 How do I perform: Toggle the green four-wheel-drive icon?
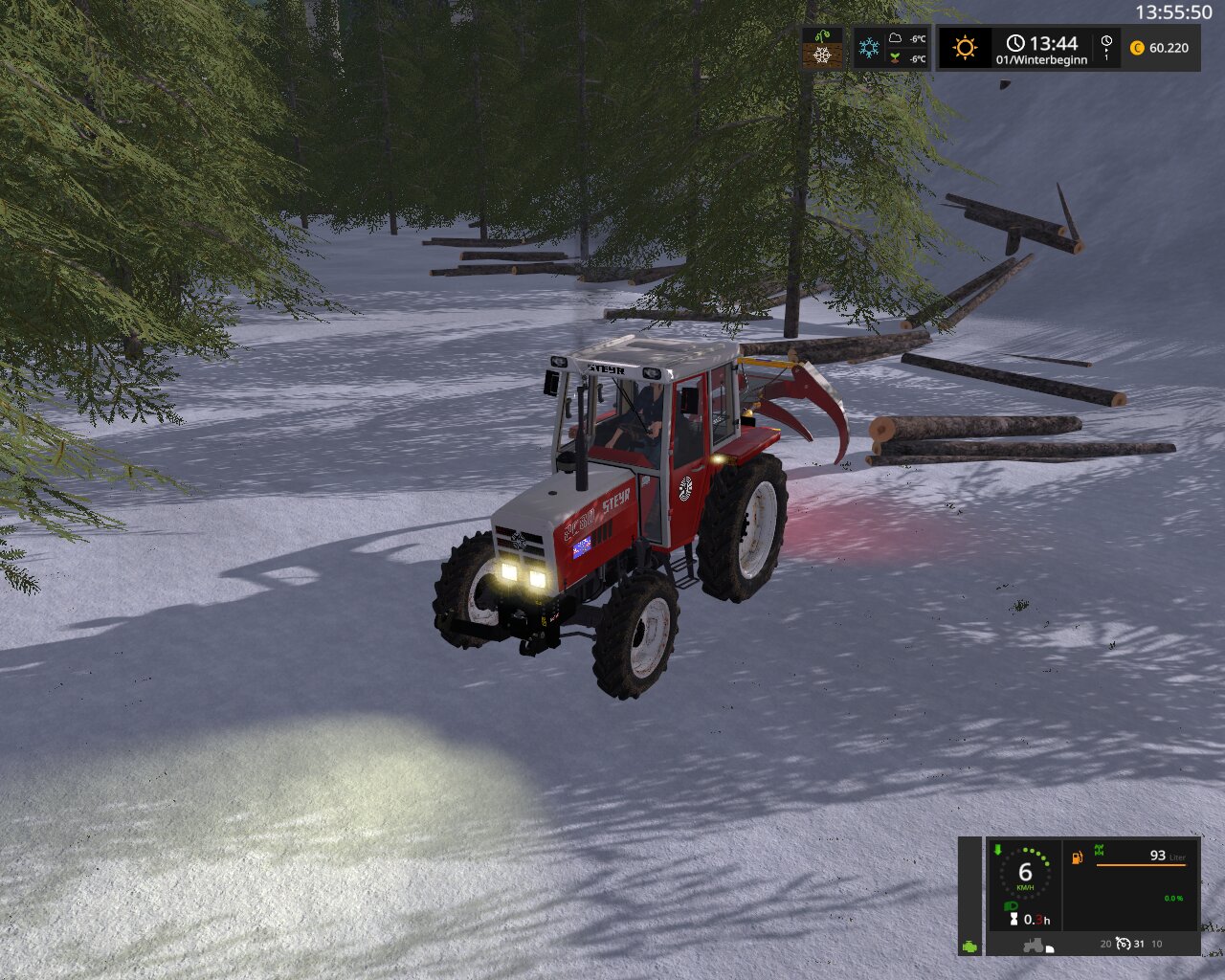click(x=1099, y=850)
